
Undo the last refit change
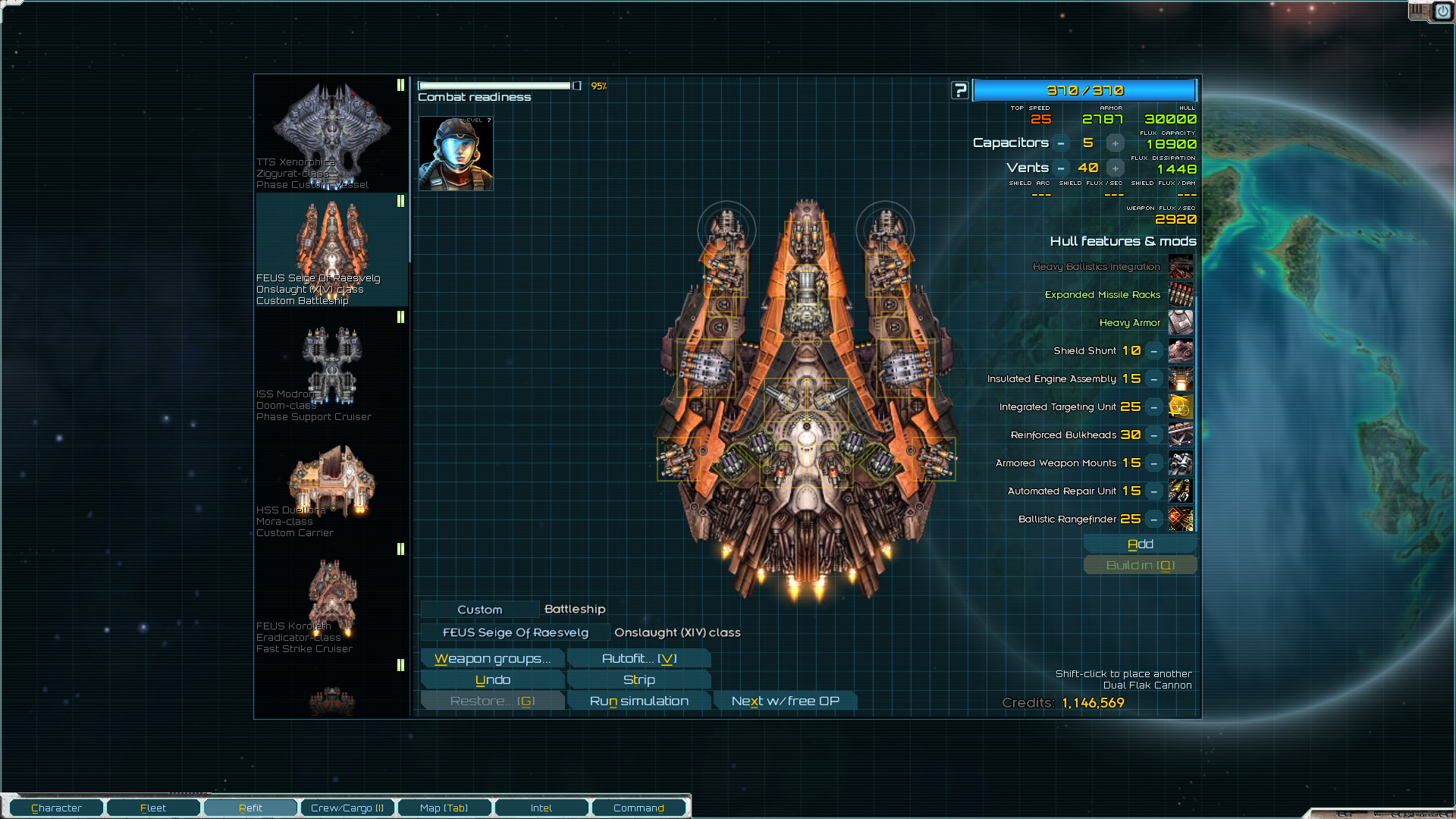[492, 679]
